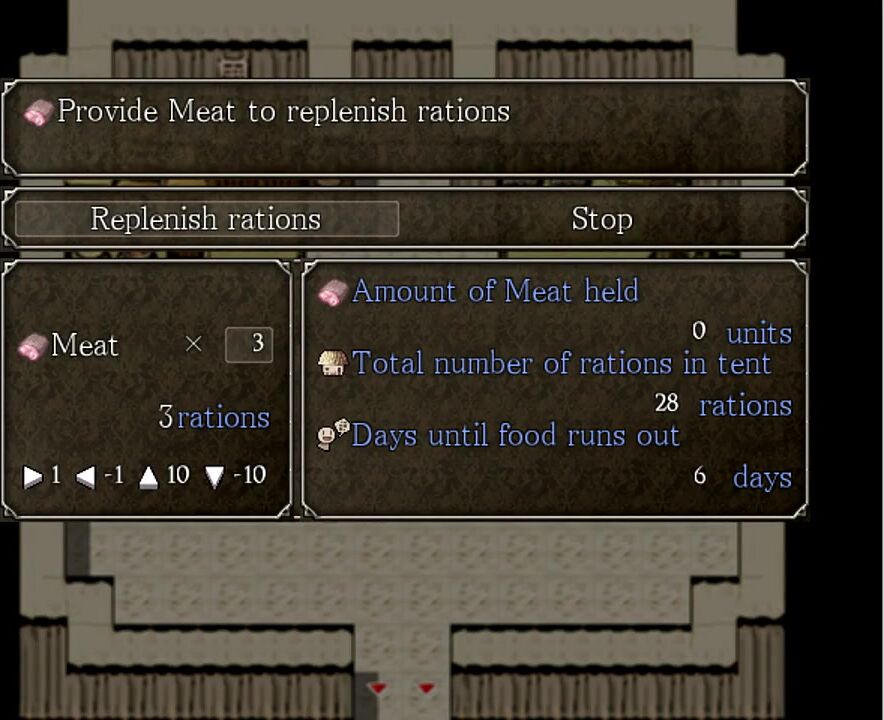884x720 pixels.
Task: Add 10 Meat with the up arrow
Action: (x=149, y=477)
